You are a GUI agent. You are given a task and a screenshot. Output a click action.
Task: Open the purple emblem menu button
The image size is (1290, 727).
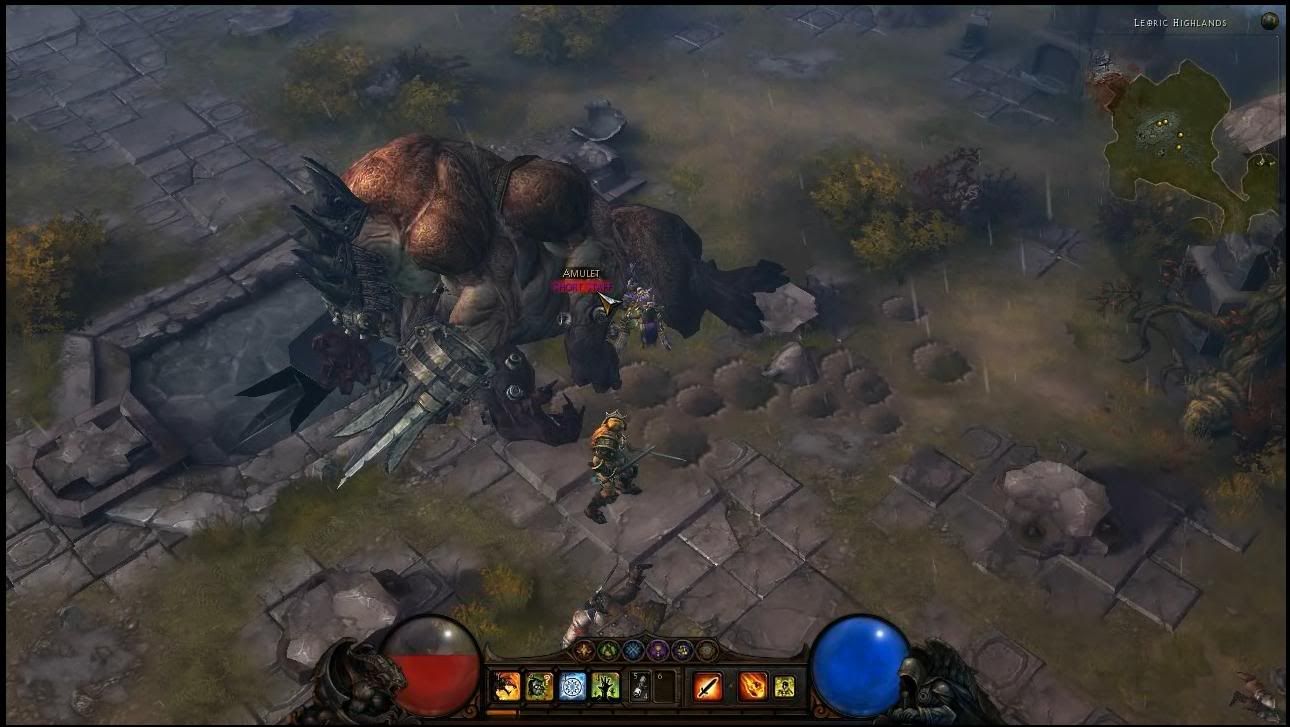coord(657,650)
